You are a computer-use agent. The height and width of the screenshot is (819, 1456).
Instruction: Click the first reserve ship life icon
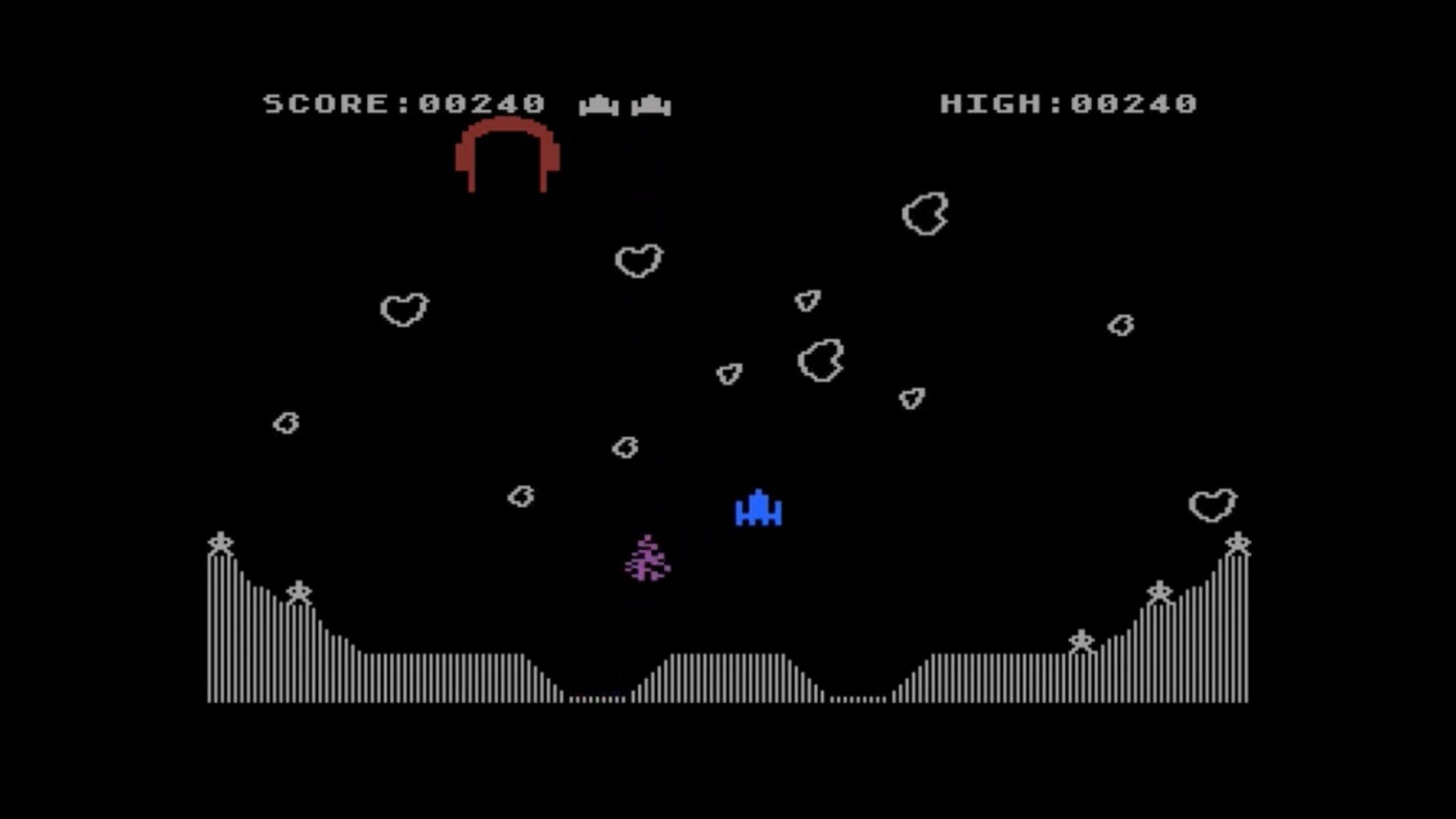tap(598, 104)
